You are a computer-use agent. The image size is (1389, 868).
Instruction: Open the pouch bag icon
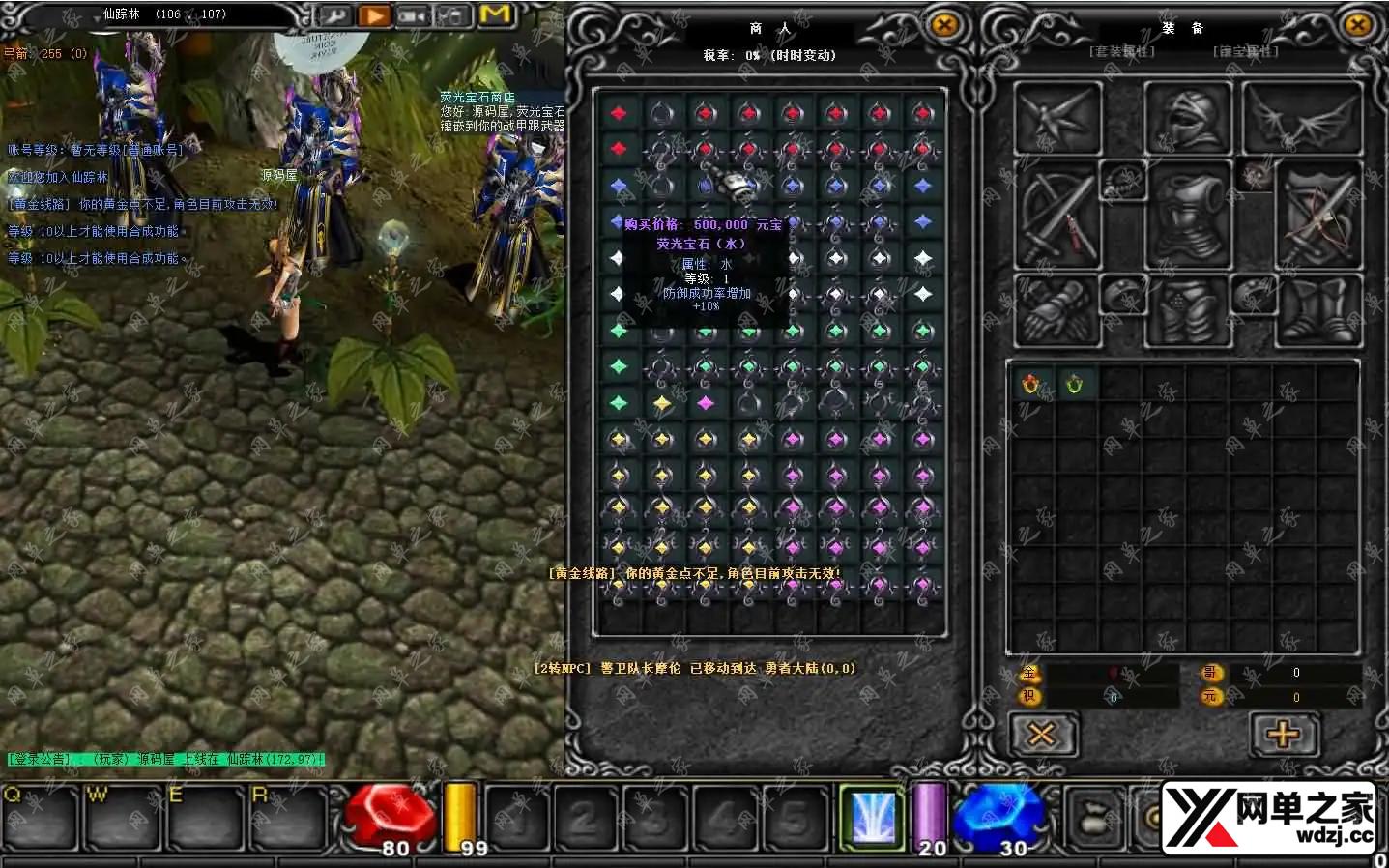(x=1096, y=818)
